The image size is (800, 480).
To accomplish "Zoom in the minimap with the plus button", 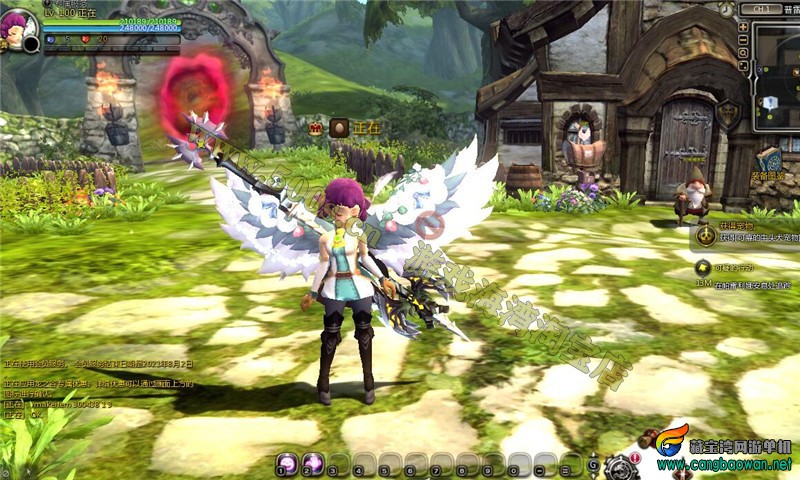I will [x=743, y=27].
